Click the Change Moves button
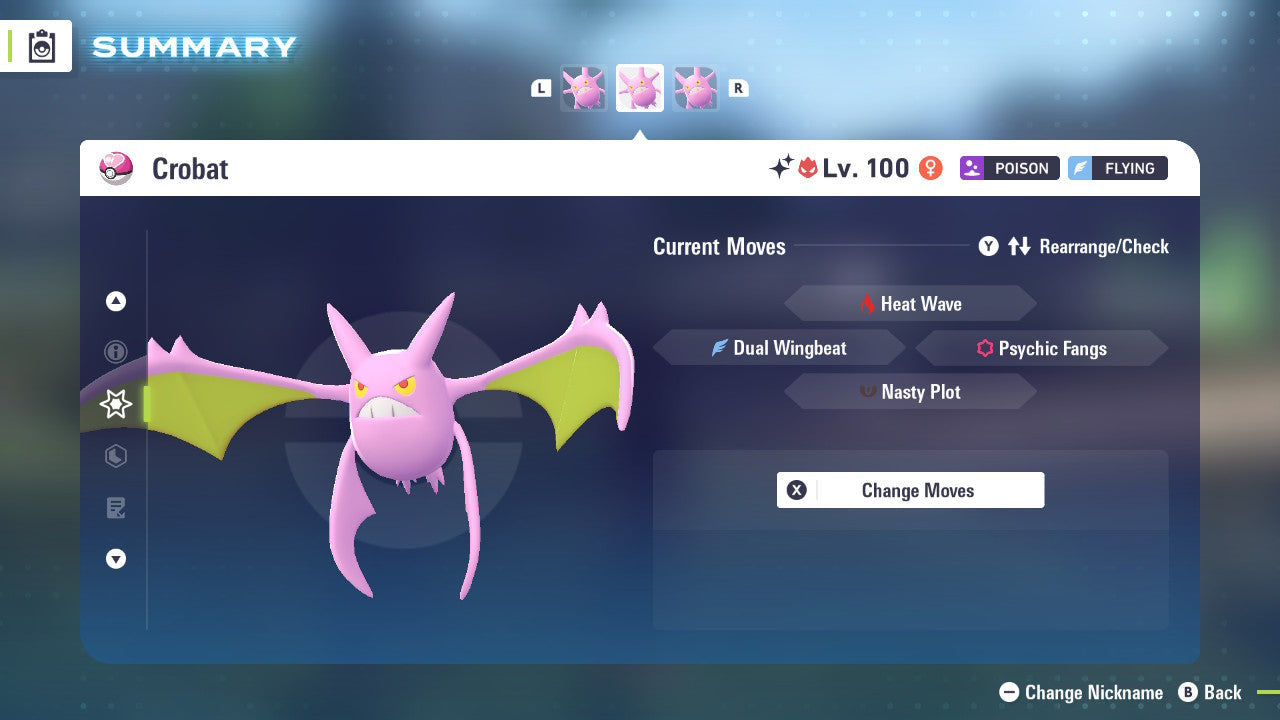Viewport: 1280px width, 720px height. click(x=910, y=490)
